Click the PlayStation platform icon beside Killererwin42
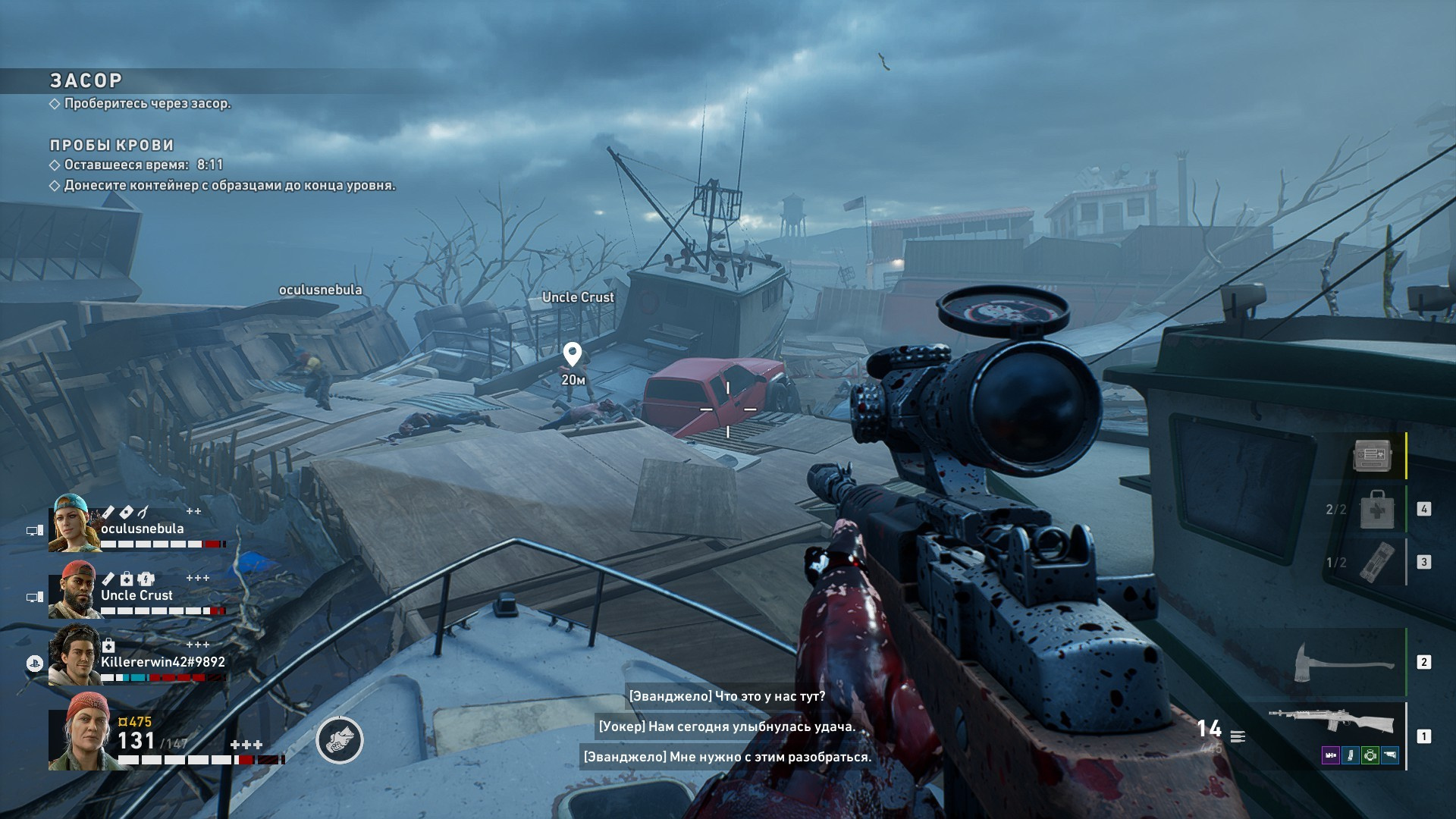 (x=34, y=663)
